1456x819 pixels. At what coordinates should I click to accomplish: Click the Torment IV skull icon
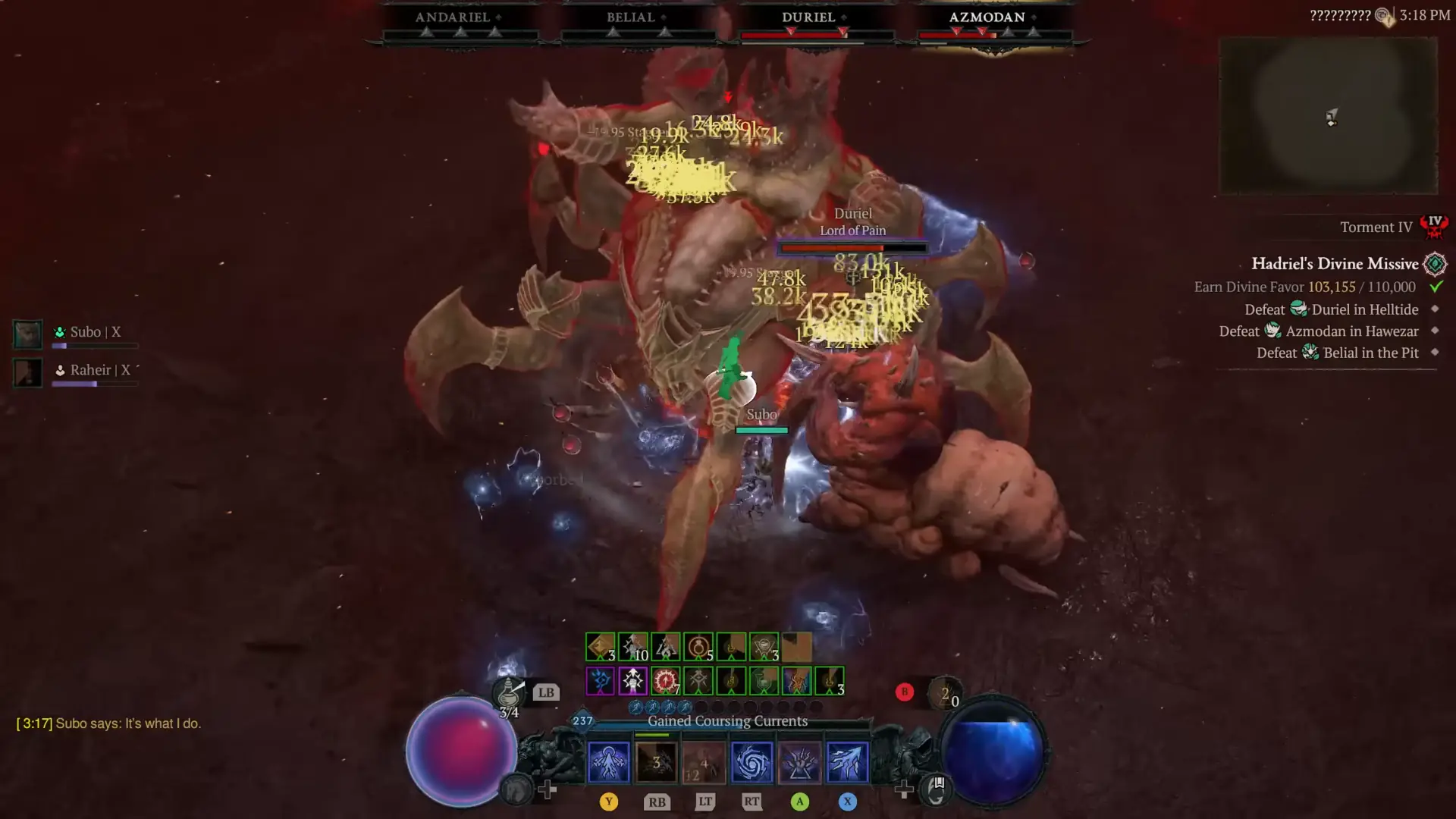pyautogui.click(x=1433, y=227)
